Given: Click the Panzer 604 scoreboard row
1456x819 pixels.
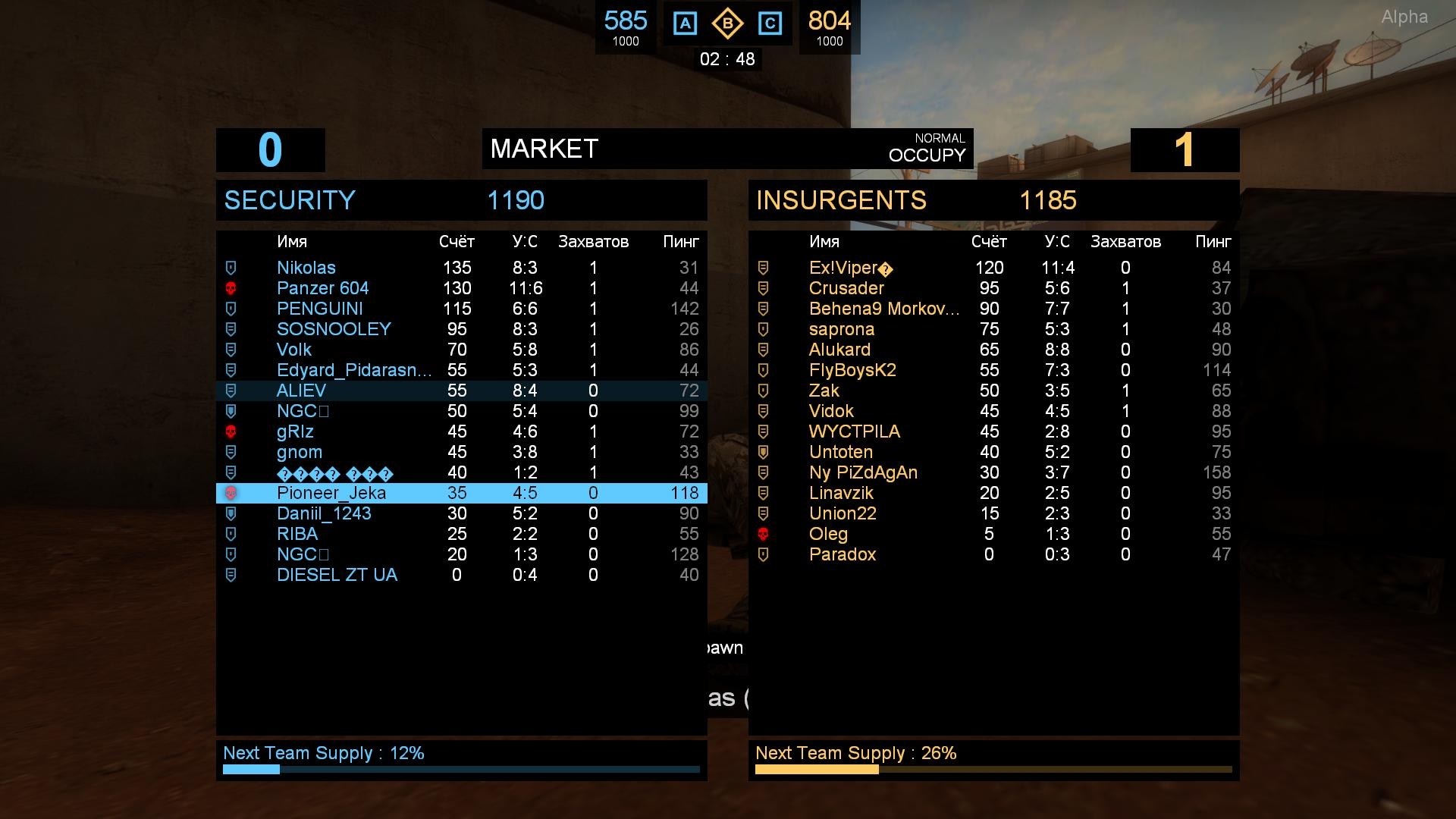Looking at the screenshot, I should coord(322,288).
